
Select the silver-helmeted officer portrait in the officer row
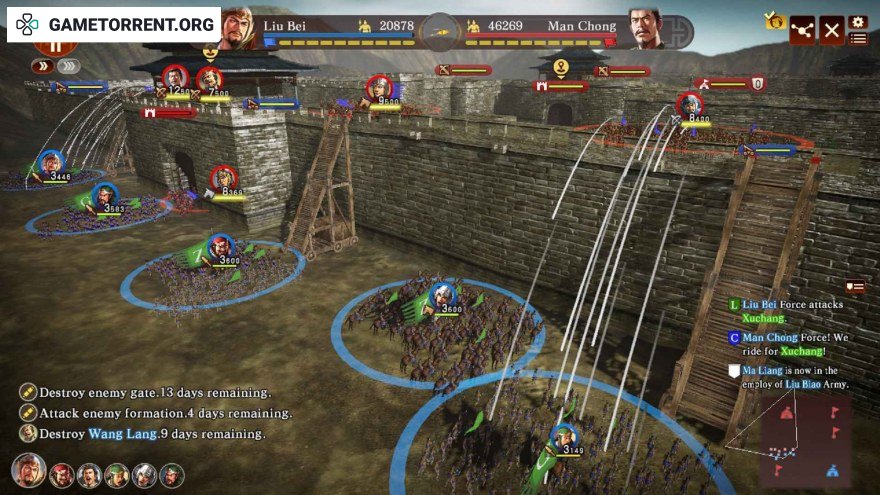coord(145,475)
